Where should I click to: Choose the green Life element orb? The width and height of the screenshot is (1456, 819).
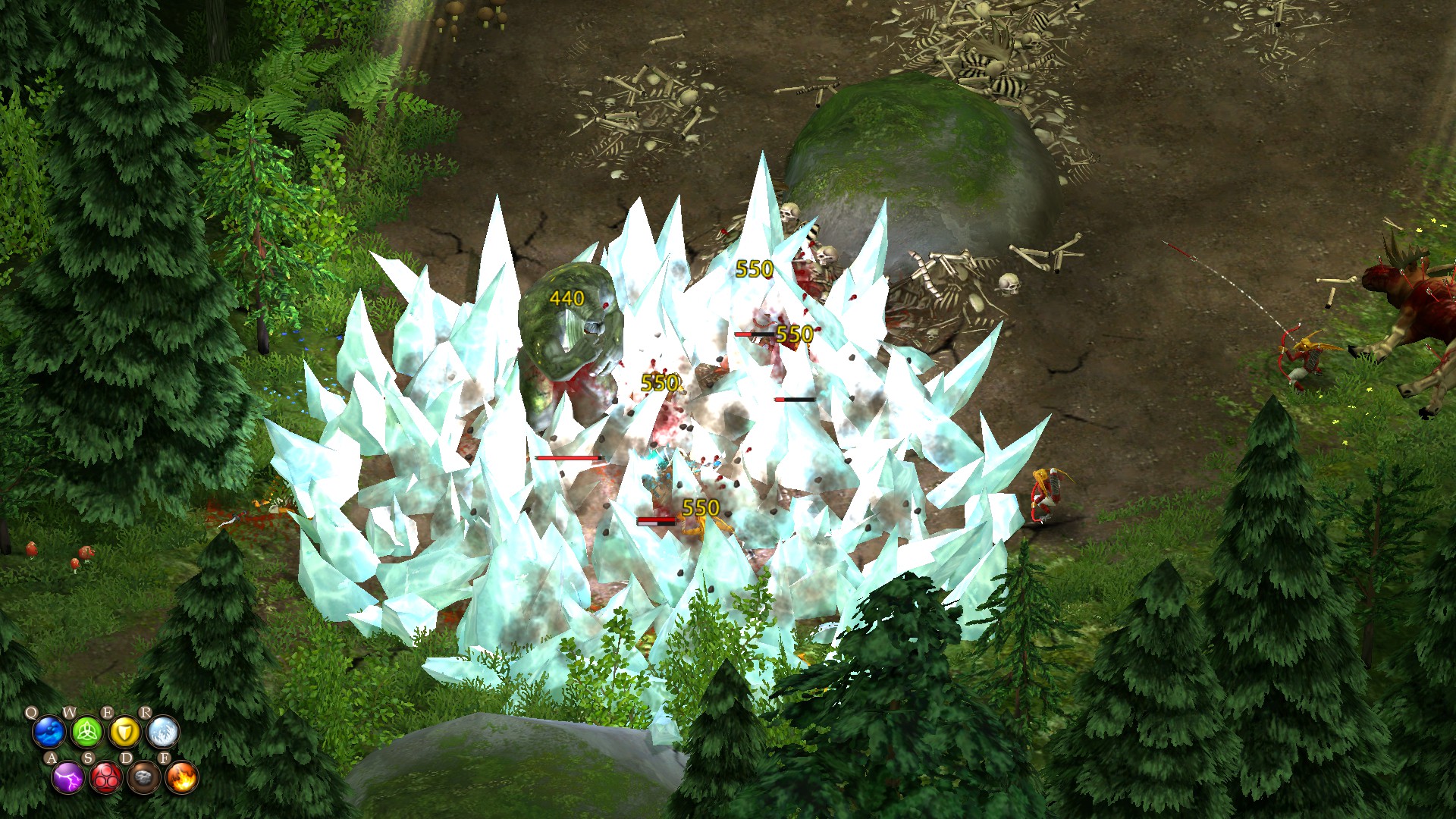pyautogui.click(x=86, y=733)
